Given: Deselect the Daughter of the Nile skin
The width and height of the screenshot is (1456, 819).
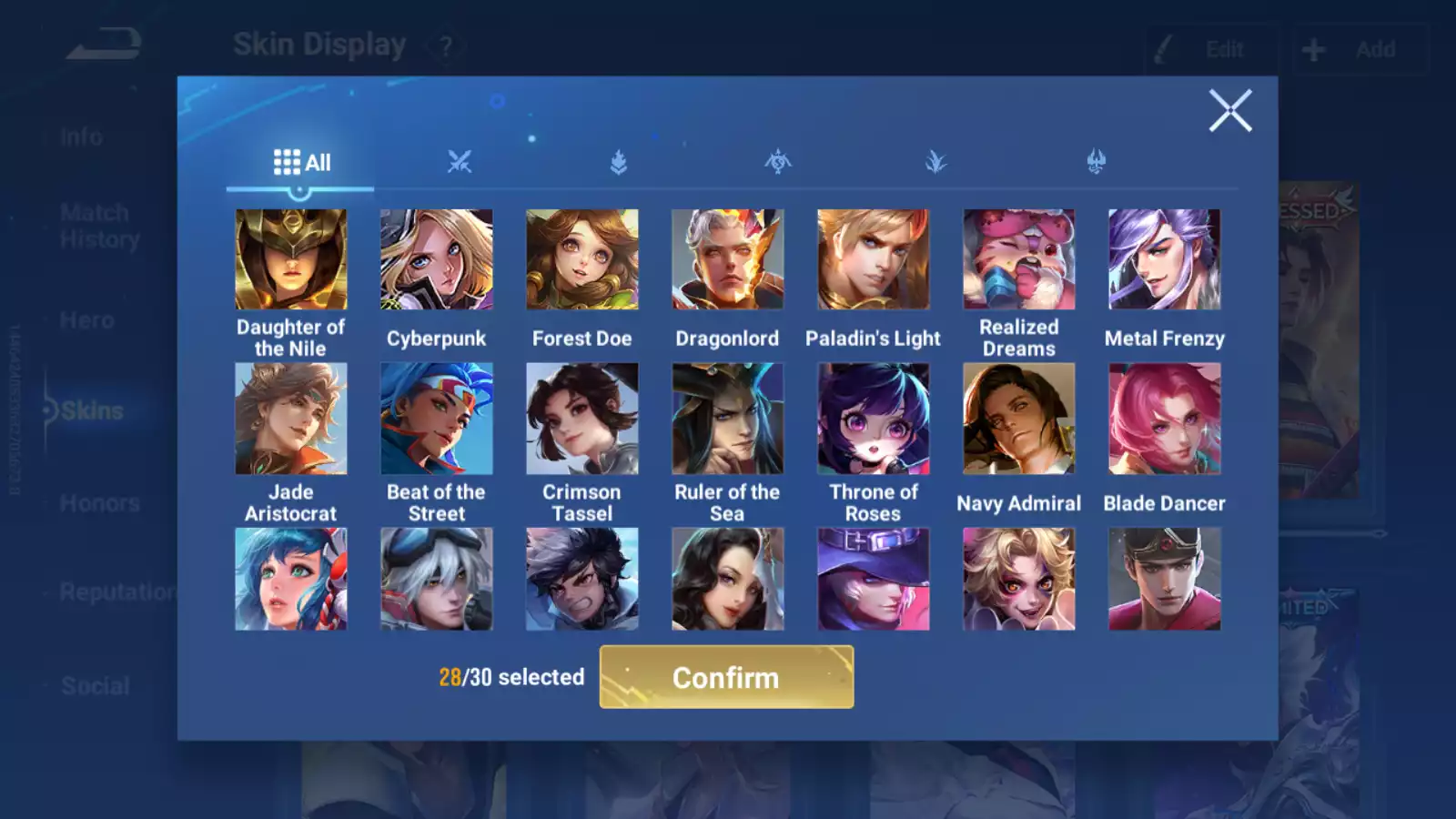Looking at the screenshot, I should 291,258.
